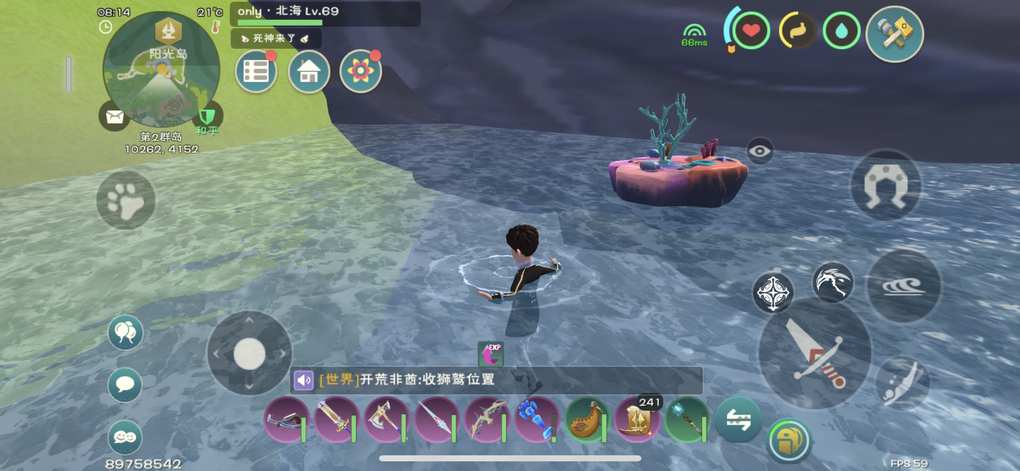Screen dimensions: 1020x471
Task: Open the task list menu button
Action: coord(257,72)
